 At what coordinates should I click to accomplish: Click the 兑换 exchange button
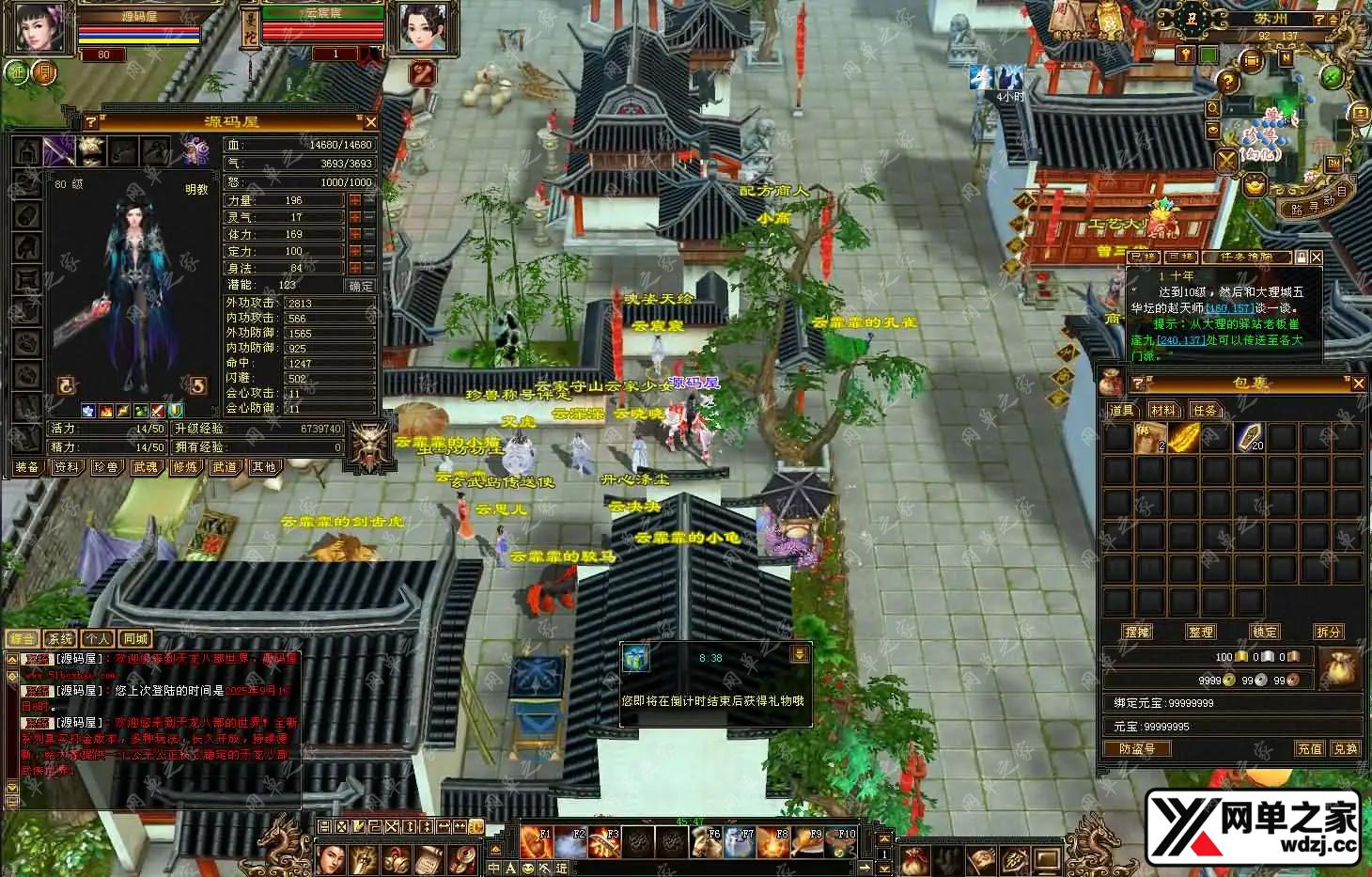1346,749
